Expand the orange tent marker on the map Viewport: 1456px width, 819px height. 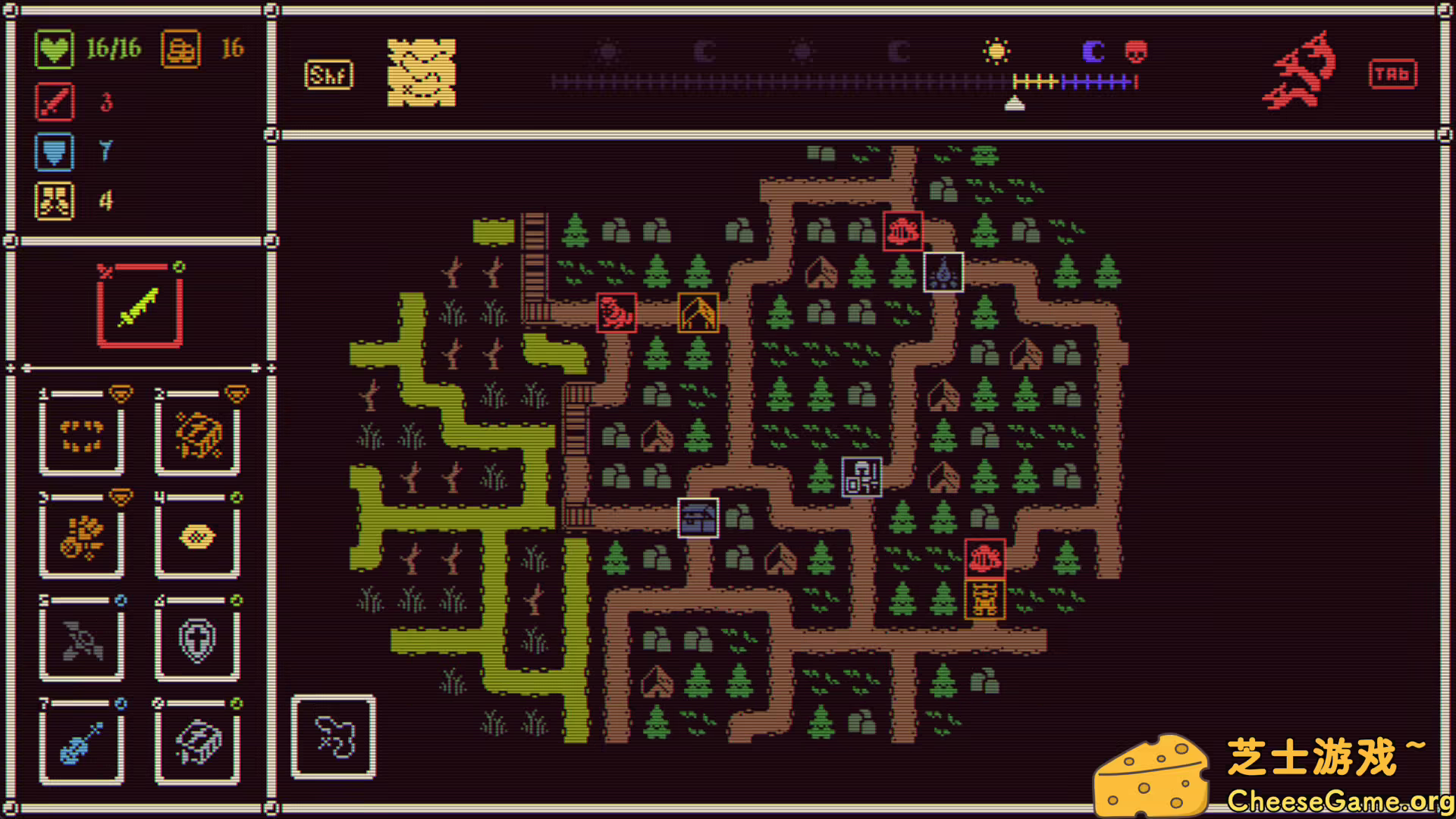(x=699, y=312)
